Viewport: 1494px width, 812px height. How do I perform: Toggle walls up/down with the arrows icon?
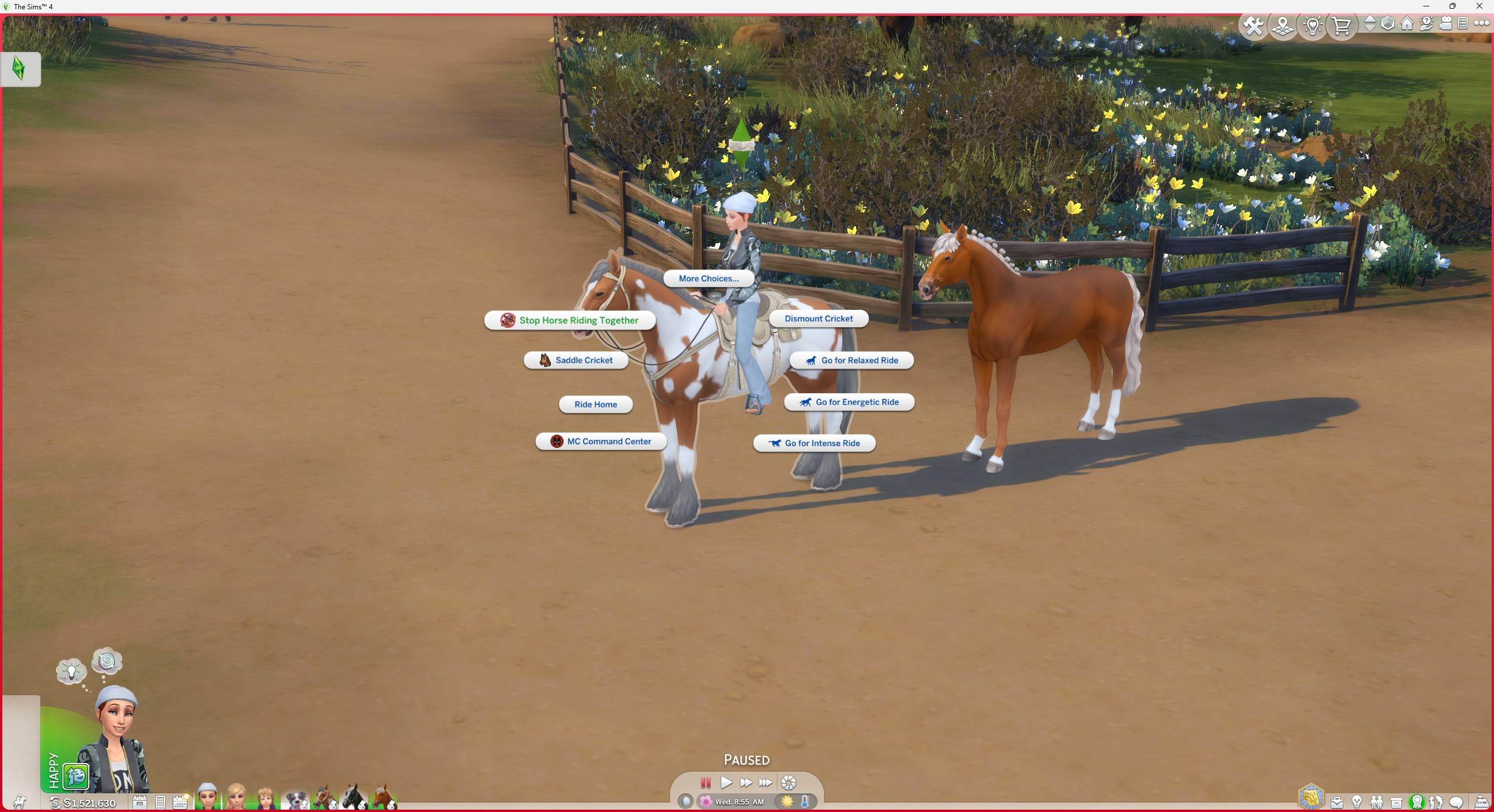1371,24
